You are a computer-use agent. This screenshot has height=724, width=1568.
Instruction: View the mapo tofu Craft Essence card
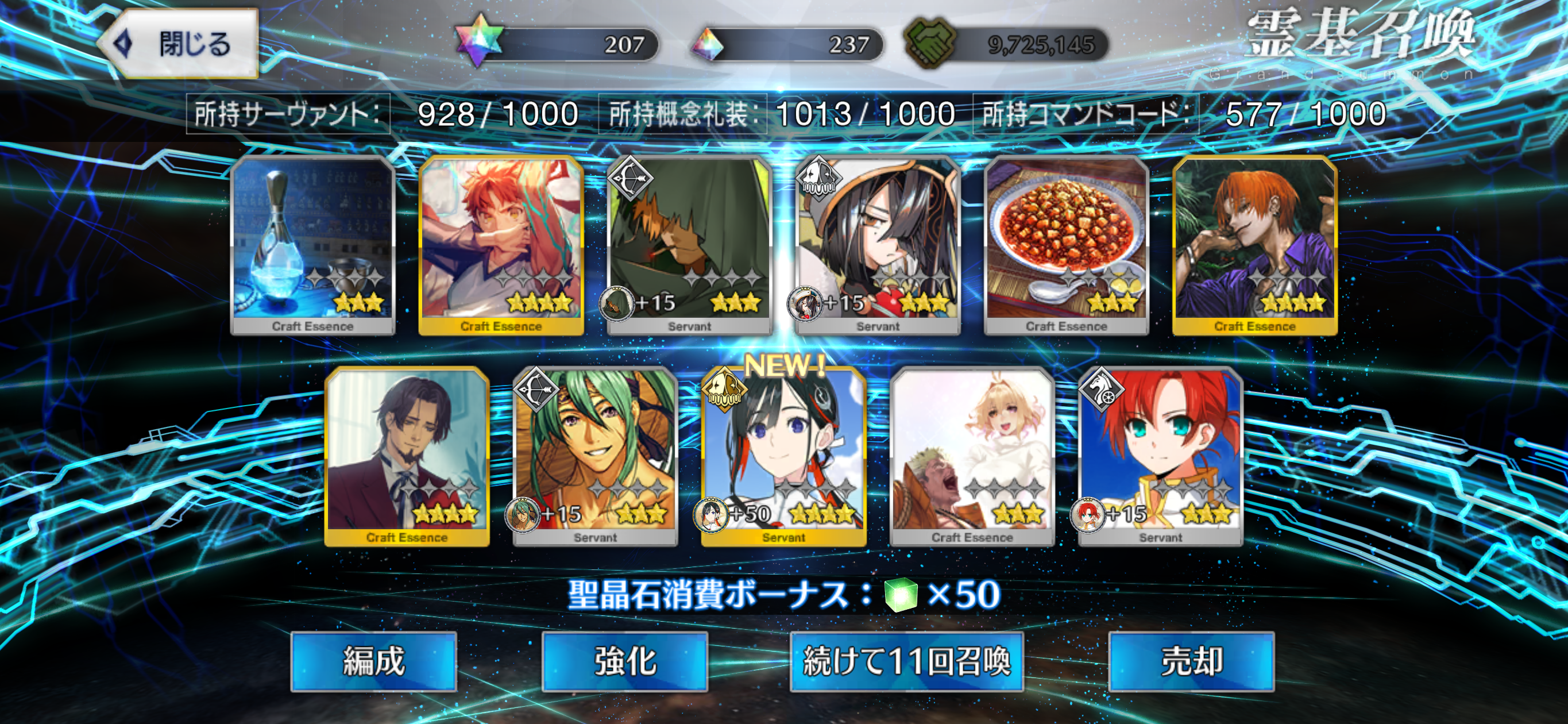(1067, 244)
